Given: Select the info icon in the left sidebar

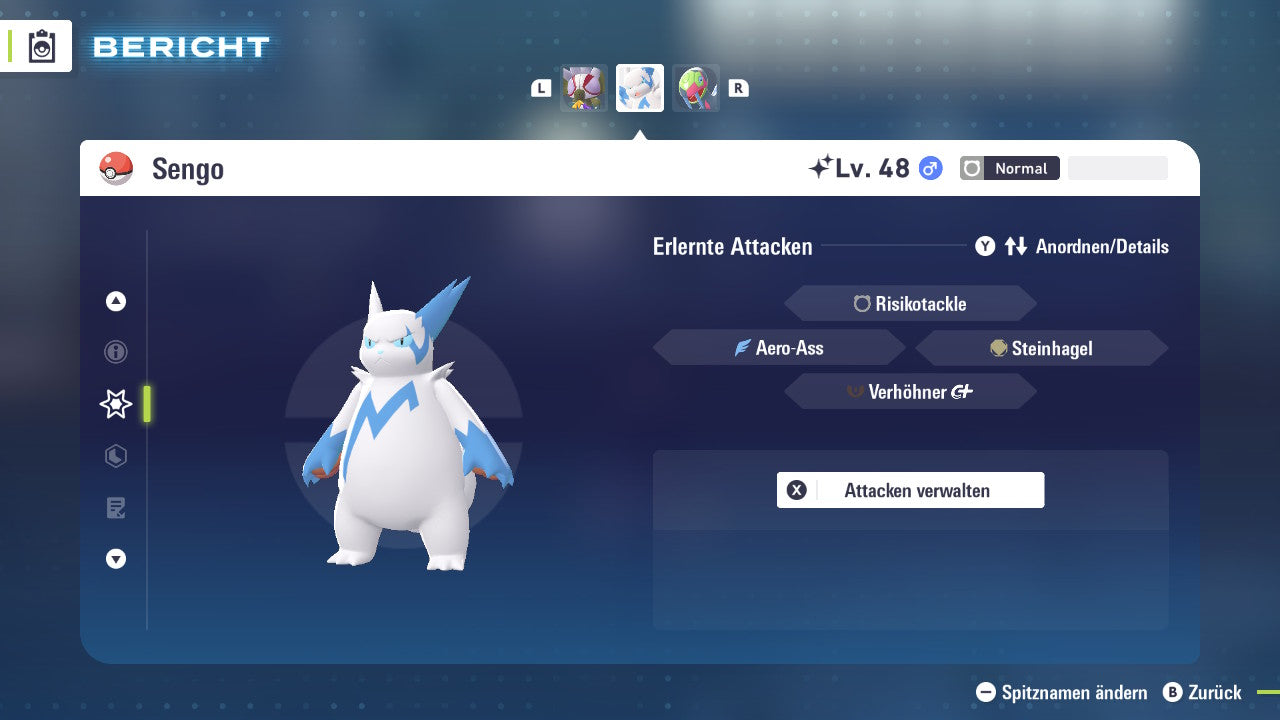Looking at the screenshot, I should tap(116, 352).
